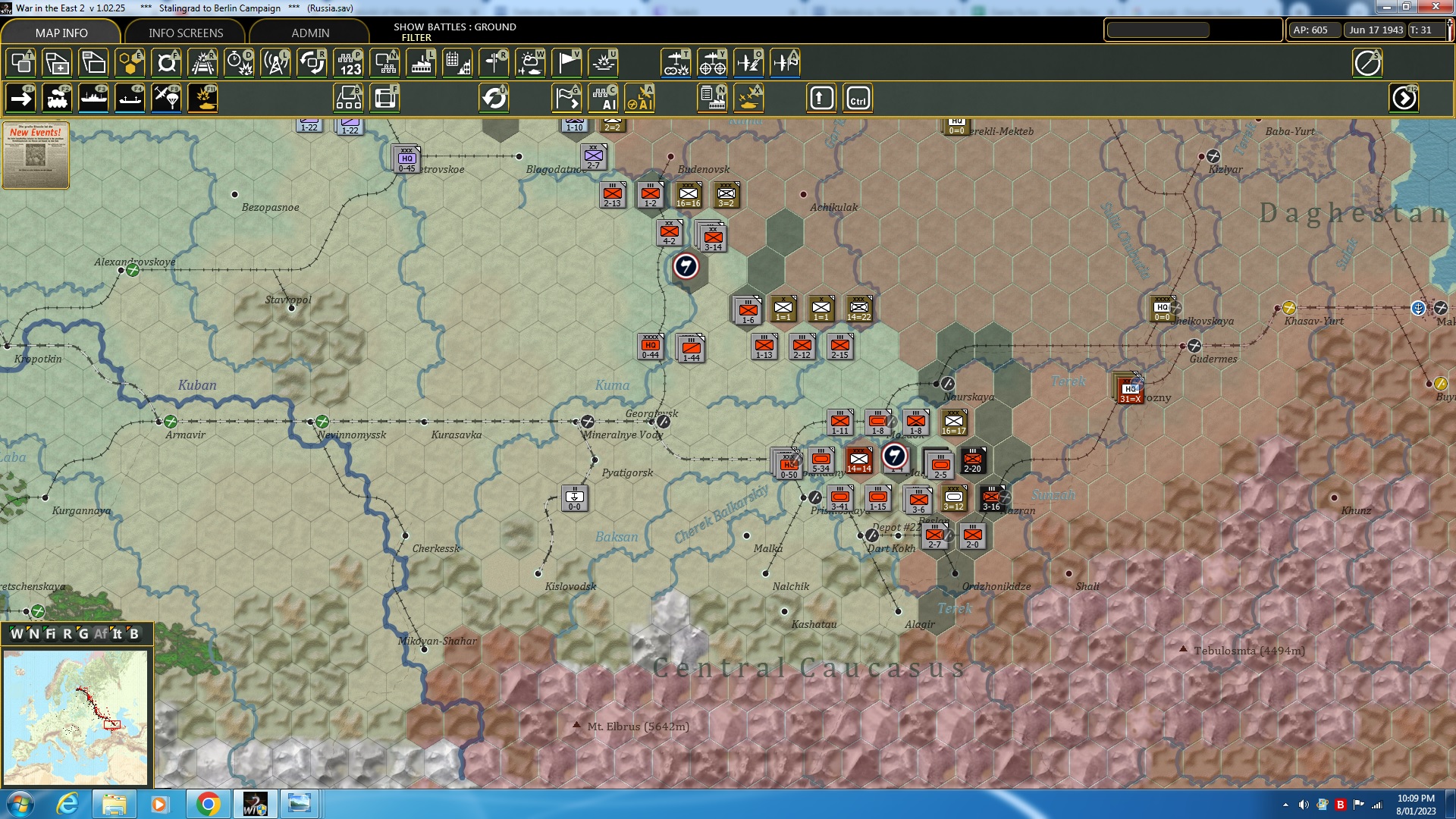Switch to the ADMIN tab
This screenshot has height=819, width=1456.
pos(312,33)
